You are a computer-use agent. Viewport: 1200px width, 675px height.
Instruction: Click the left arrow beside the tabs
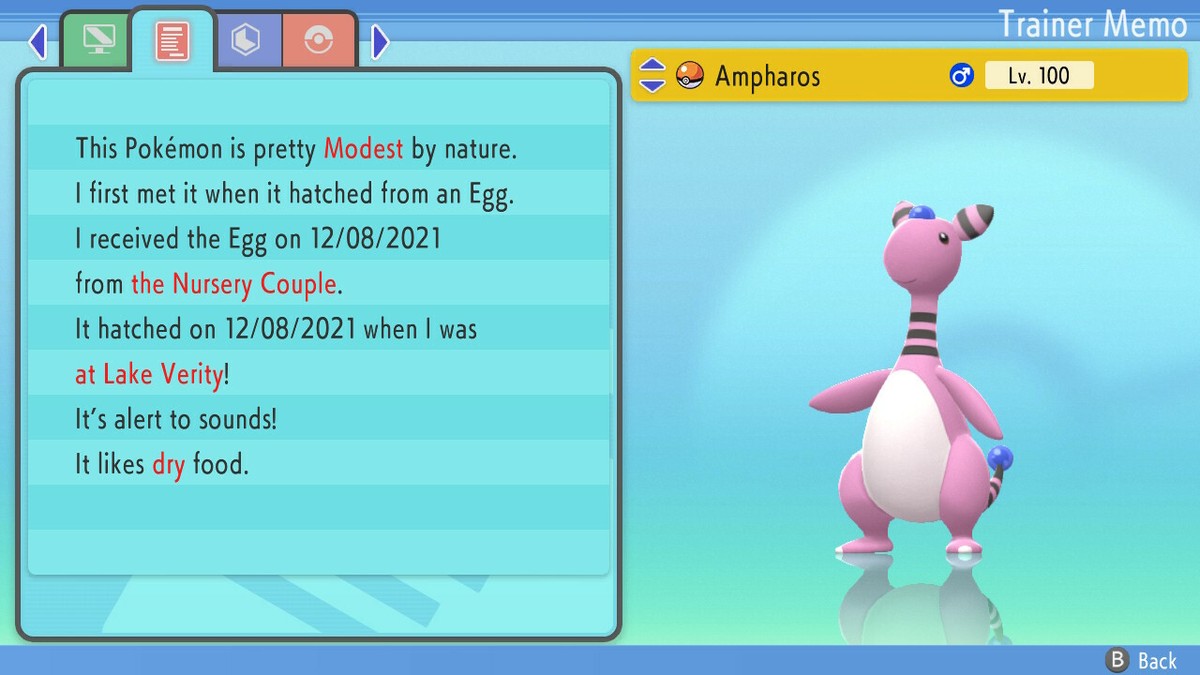tap(39, 42)
